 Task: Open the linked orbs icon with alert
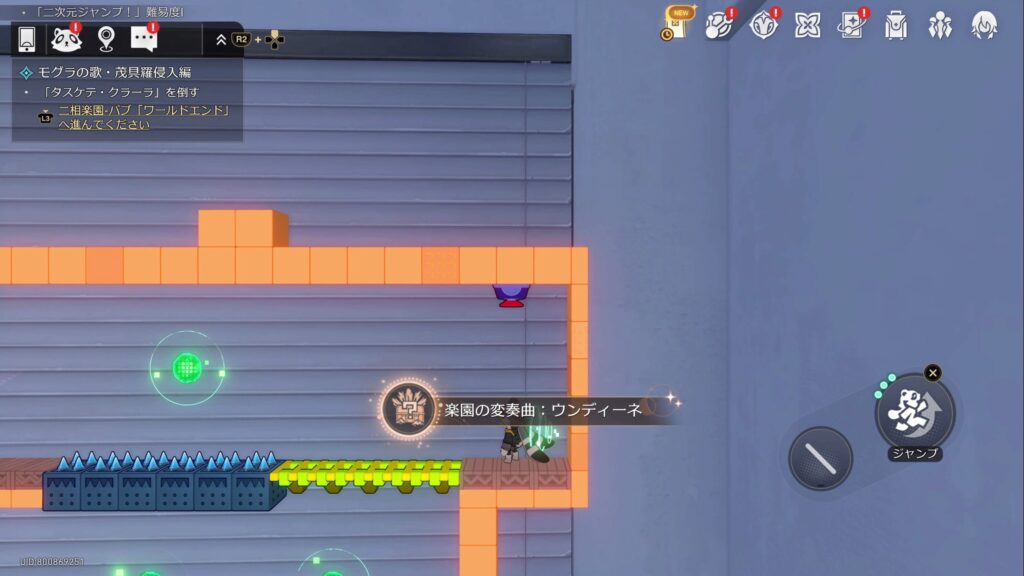[719, 24]
